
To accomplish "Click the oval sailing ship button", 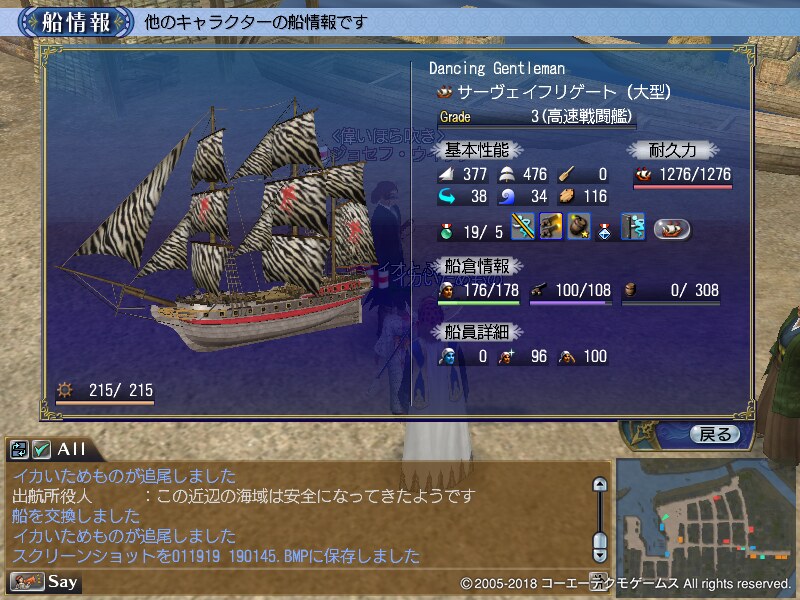I will point(674,228).
